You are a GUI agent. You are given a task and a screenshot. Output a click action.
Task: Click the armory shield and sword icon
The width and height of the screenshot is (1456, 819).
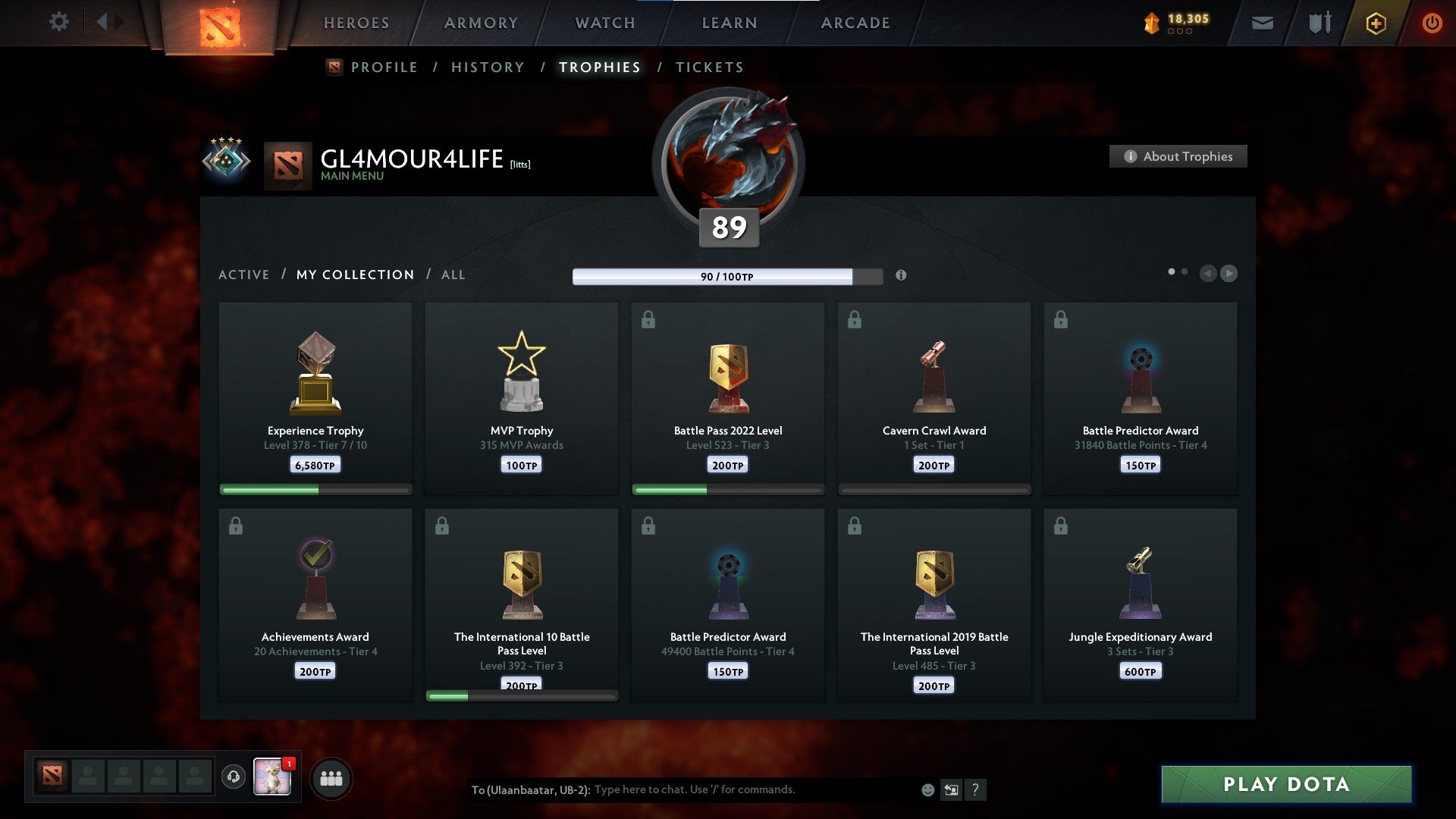pyautogui.click(x=1319, y=23)
